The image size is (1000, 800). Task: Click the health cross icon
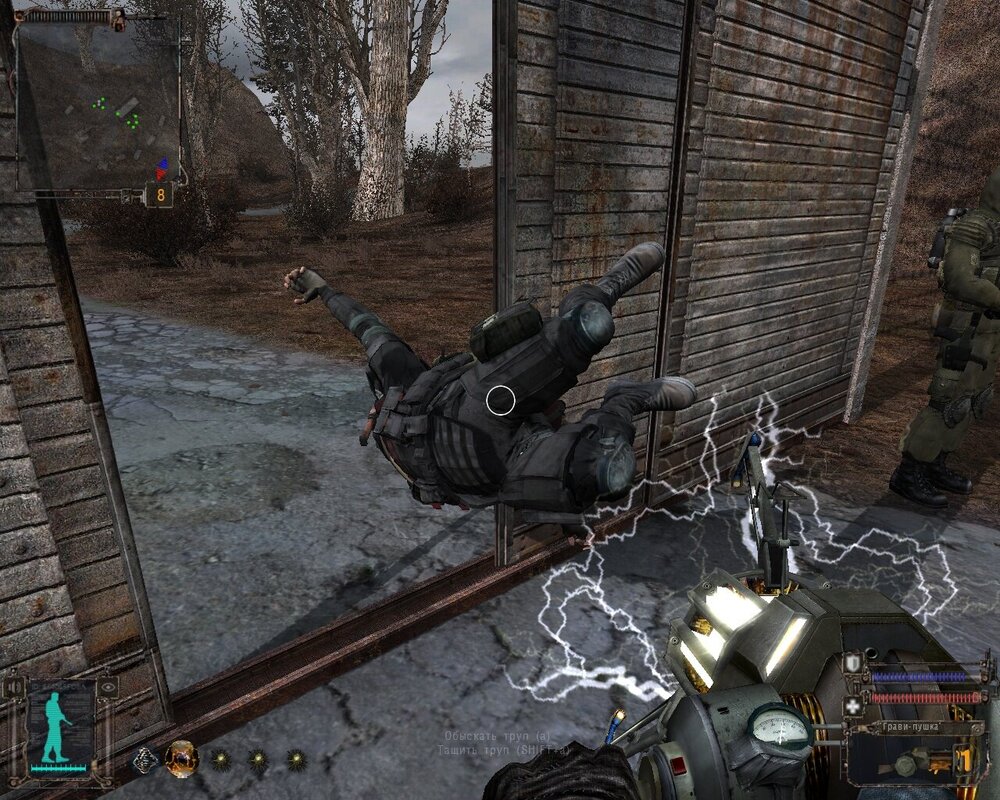click(853, 706)
